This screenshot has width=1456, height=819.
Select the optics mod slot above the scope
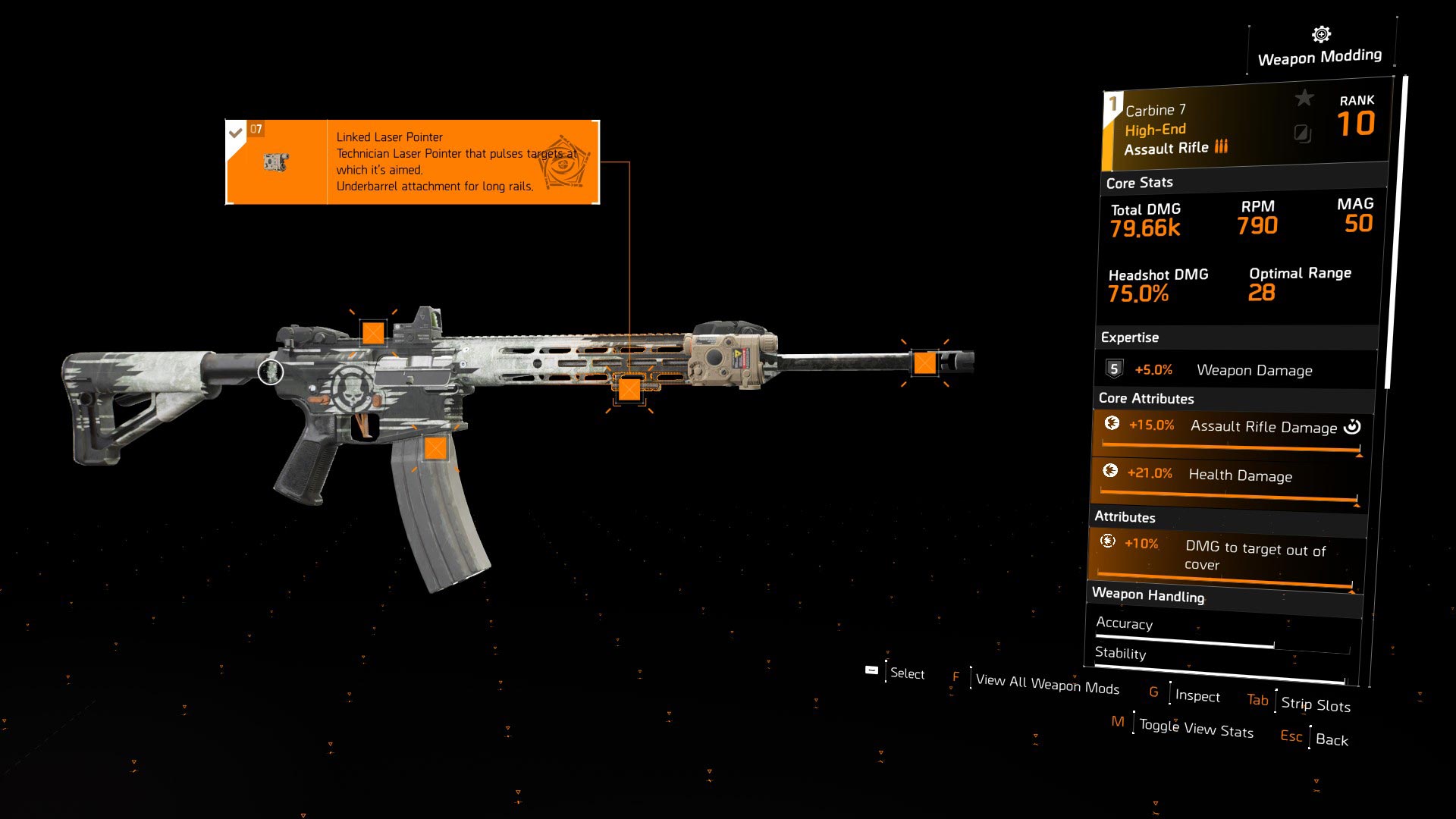373,331
